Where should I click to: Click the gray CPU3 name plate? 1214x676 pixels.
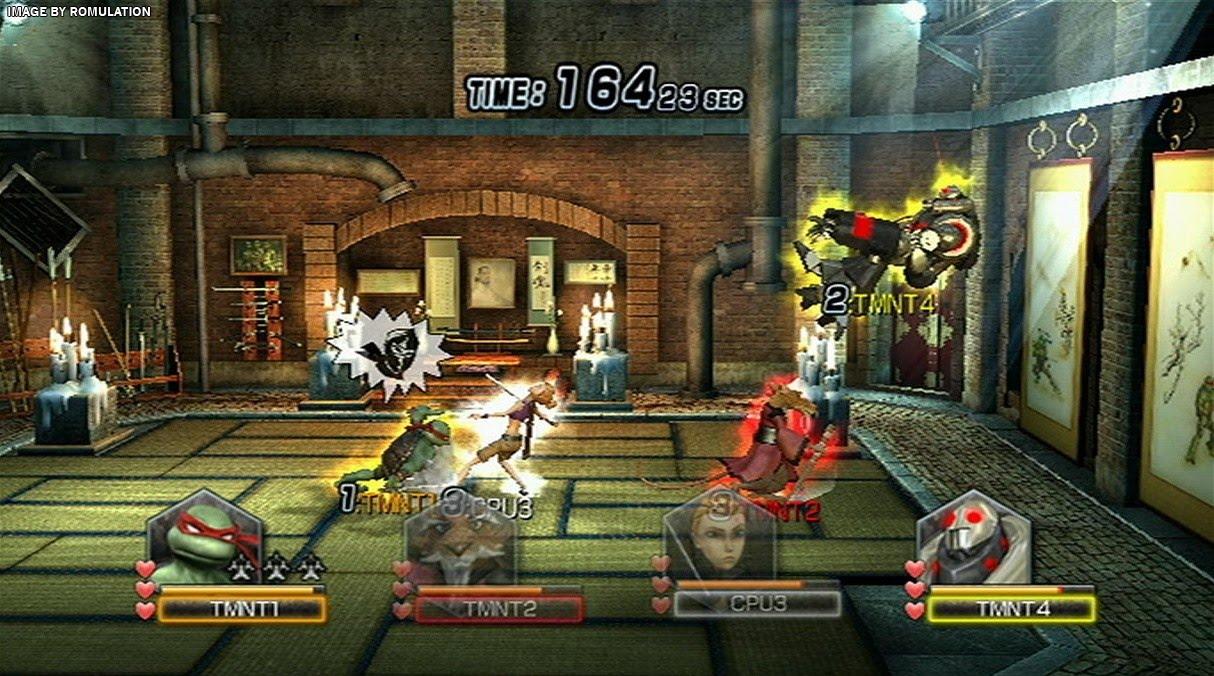pos(756,605)
